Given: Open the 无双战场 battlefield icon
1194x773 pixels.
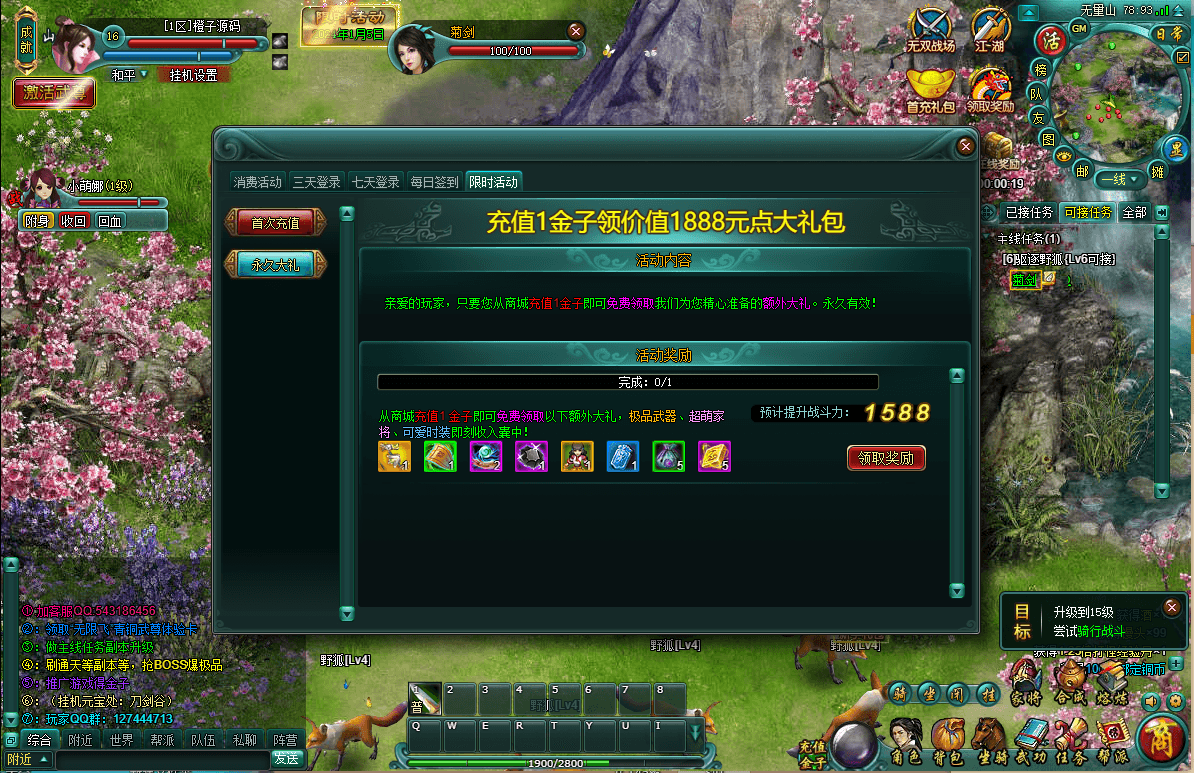Looking at the screenshot, I should click(x=931, y=30).
